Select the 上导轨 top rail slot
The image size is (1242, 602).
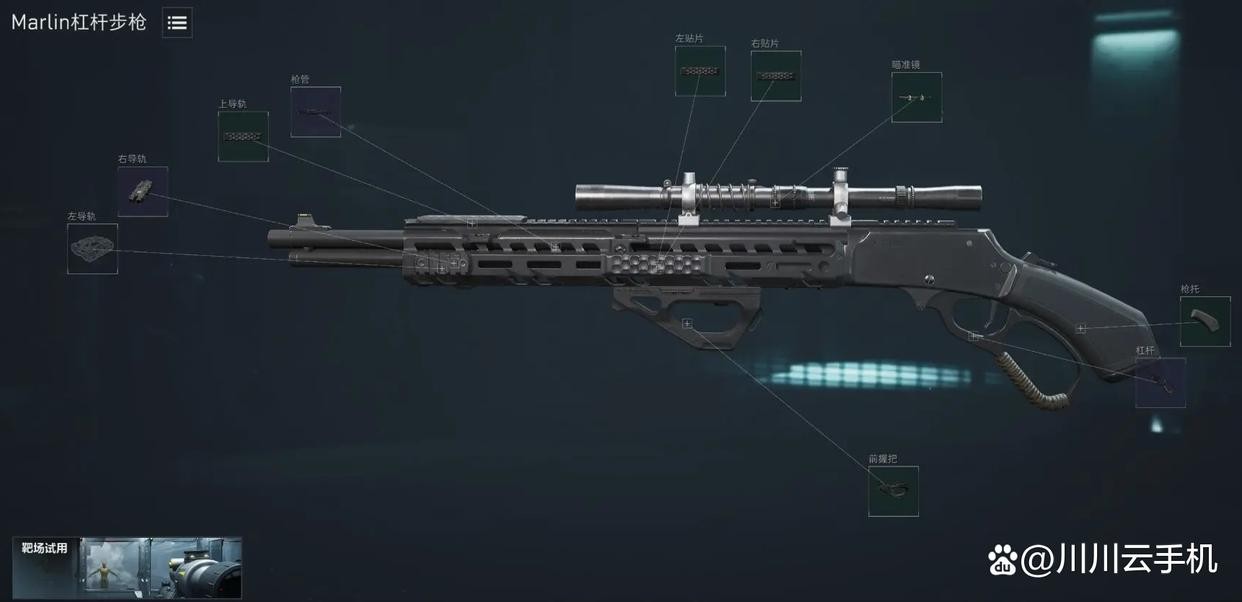coord(243,136)
